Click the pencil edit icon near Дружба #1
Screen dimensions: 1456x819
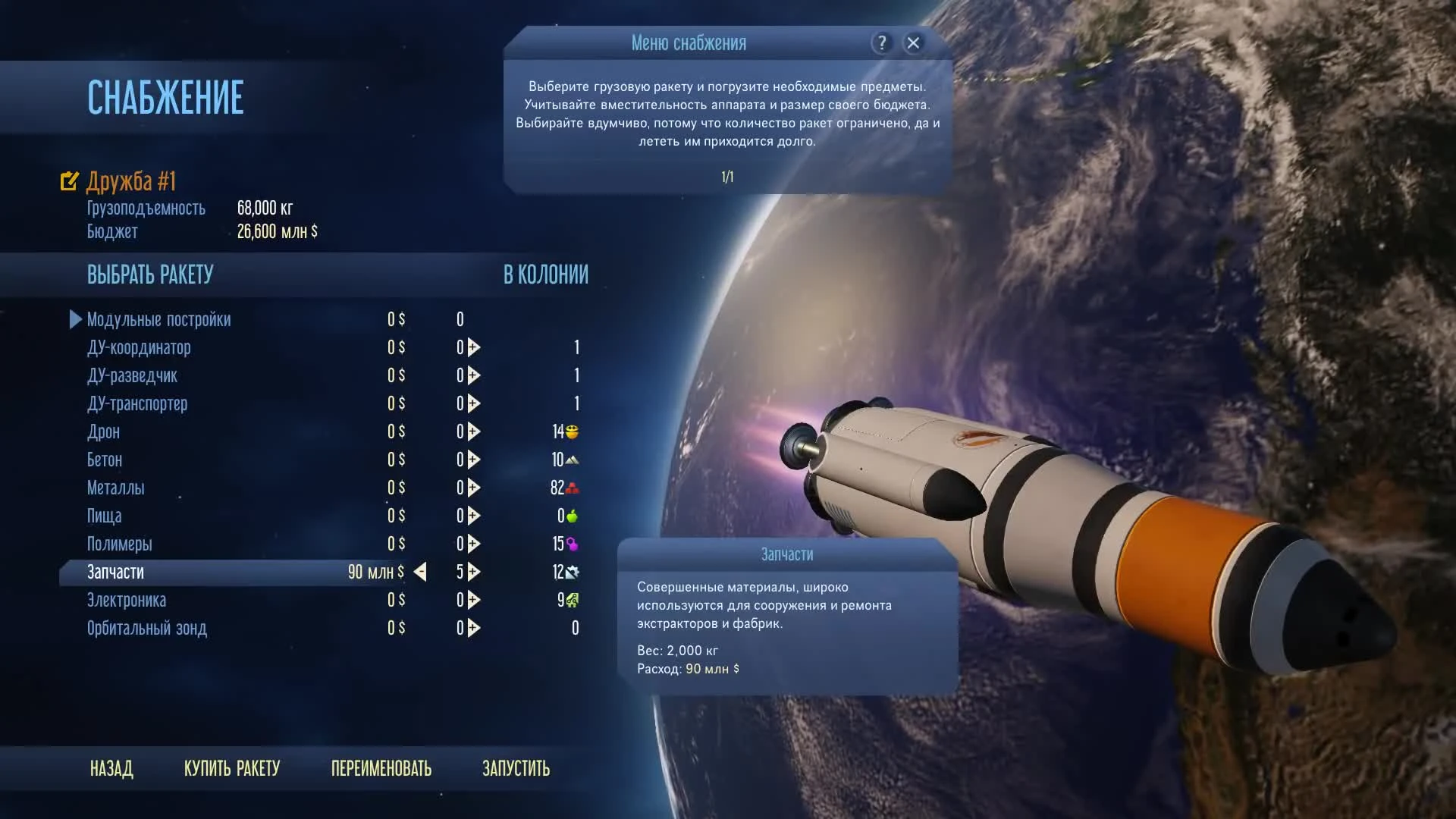click(x=69, y=180)
